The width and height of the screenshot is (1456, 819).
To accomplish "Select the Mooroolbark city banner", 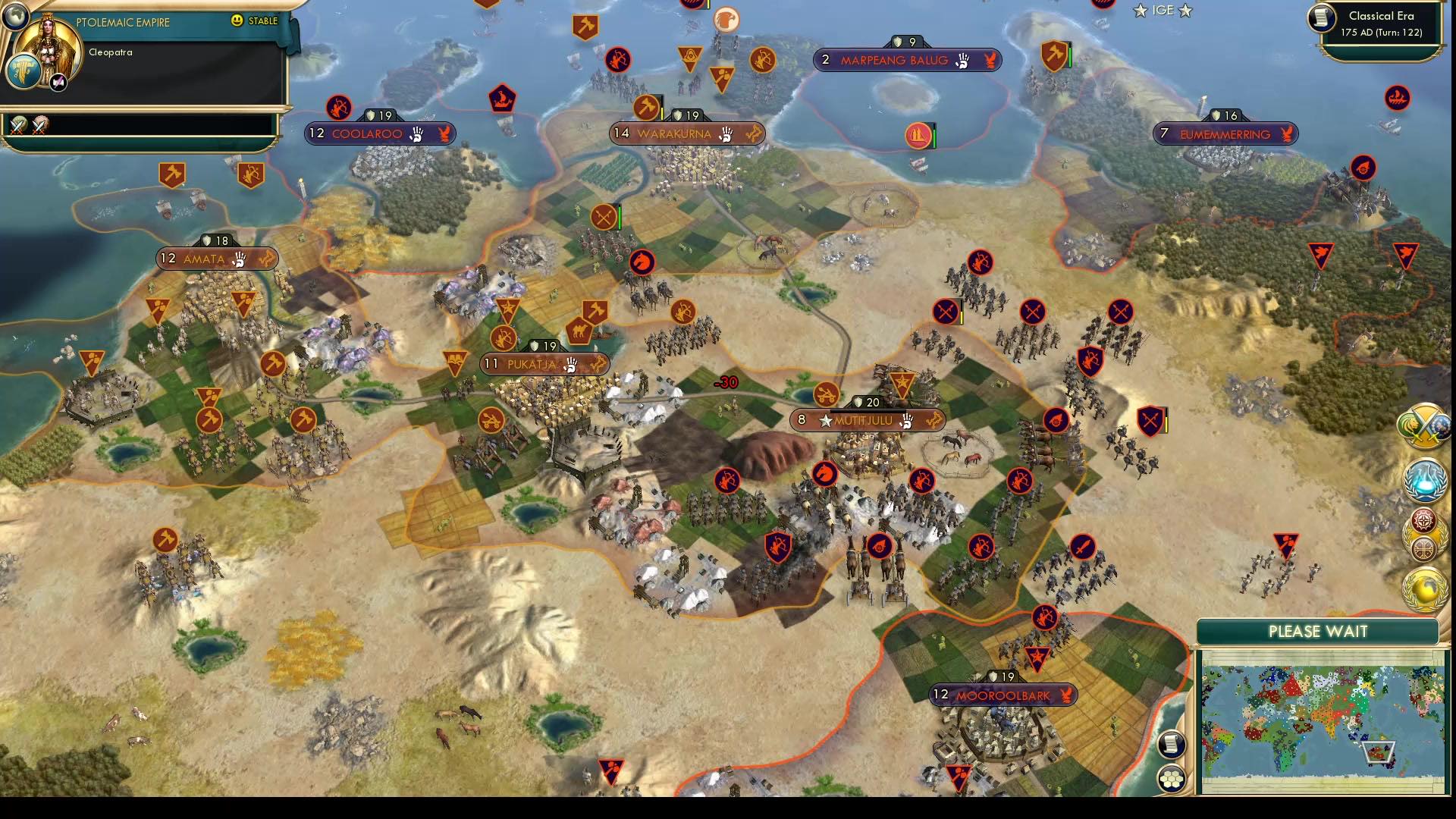I will 1003,692.
